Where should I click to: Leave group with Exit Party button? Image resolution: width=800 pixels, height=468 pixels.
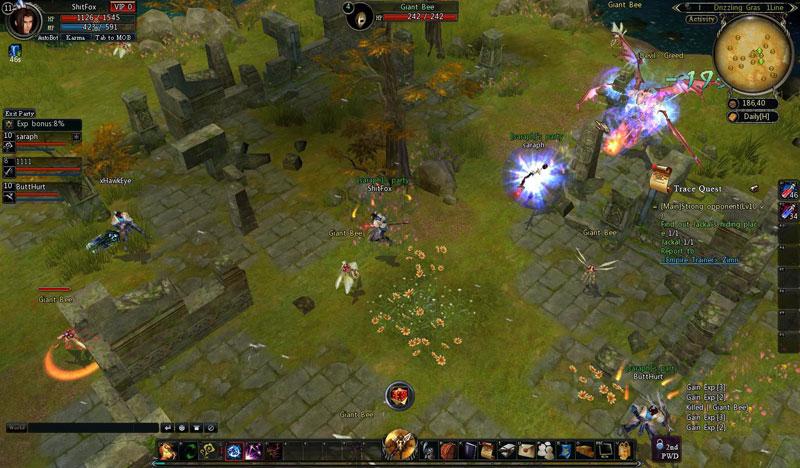18,113
